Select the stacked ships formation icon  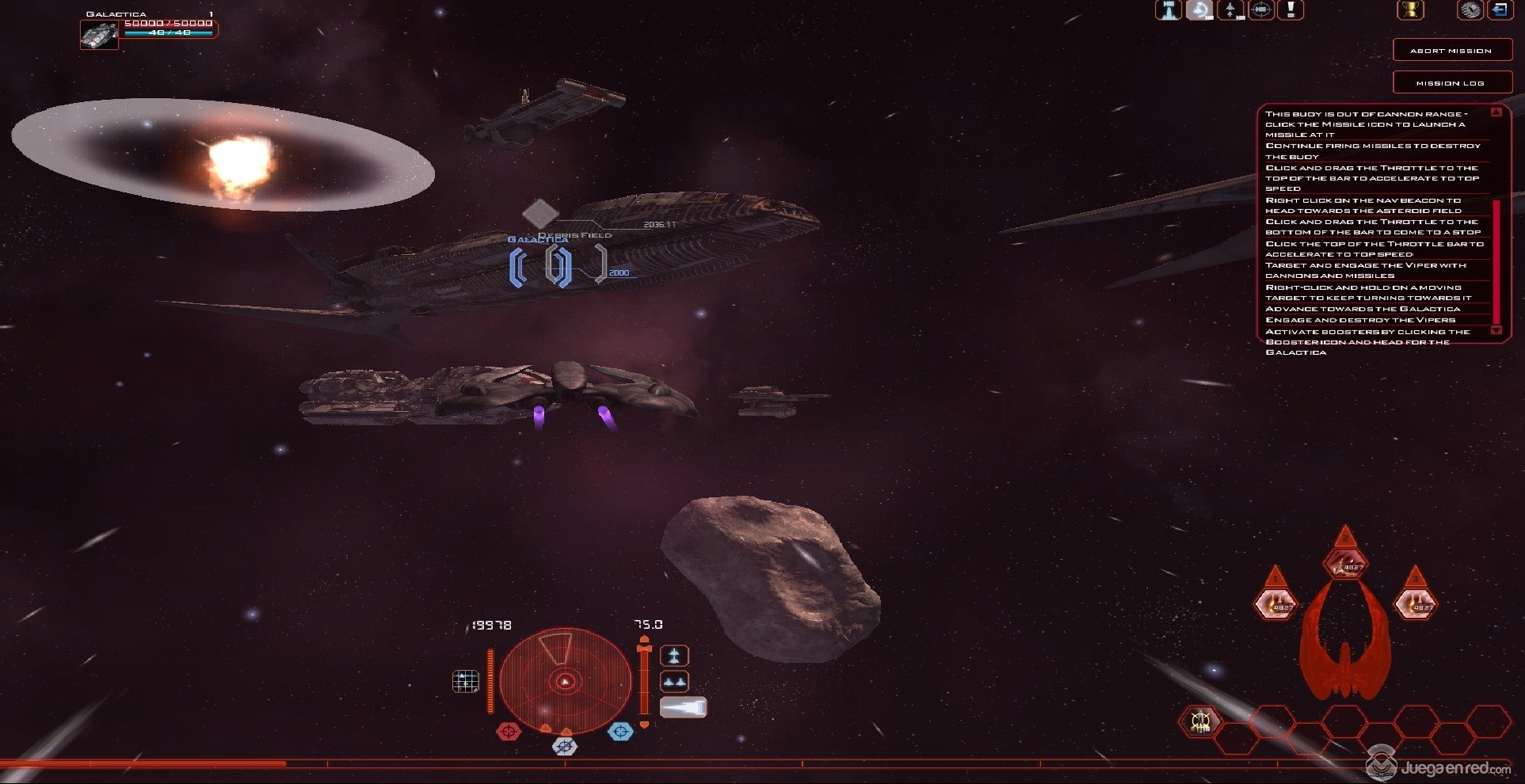pyautogui.click(x=674, y=656)
